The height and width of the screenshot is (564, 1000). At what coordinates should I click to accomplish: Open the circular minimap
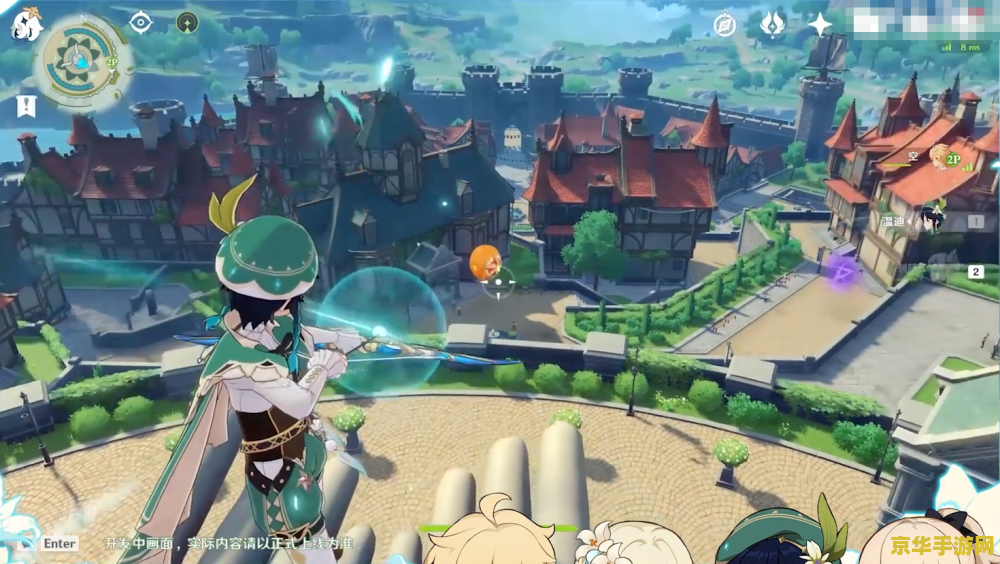tap(78, 60)
